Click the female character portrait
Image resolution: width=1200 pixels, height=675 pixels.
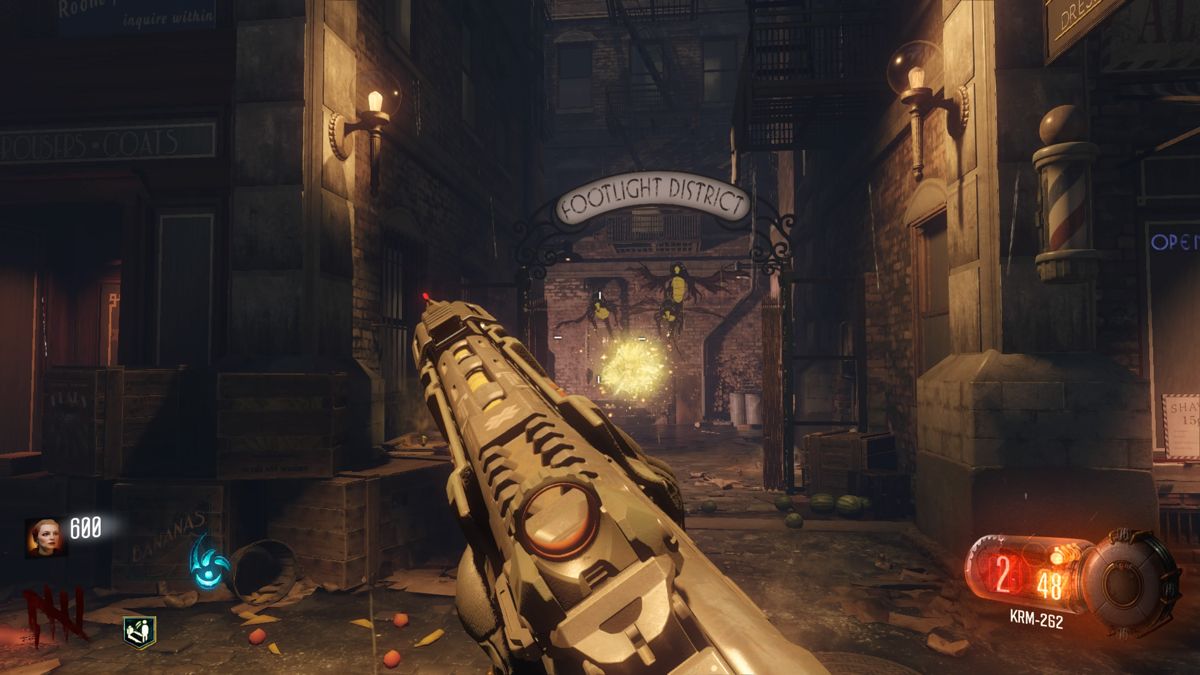pyautogui.click(x=41, y=536)
